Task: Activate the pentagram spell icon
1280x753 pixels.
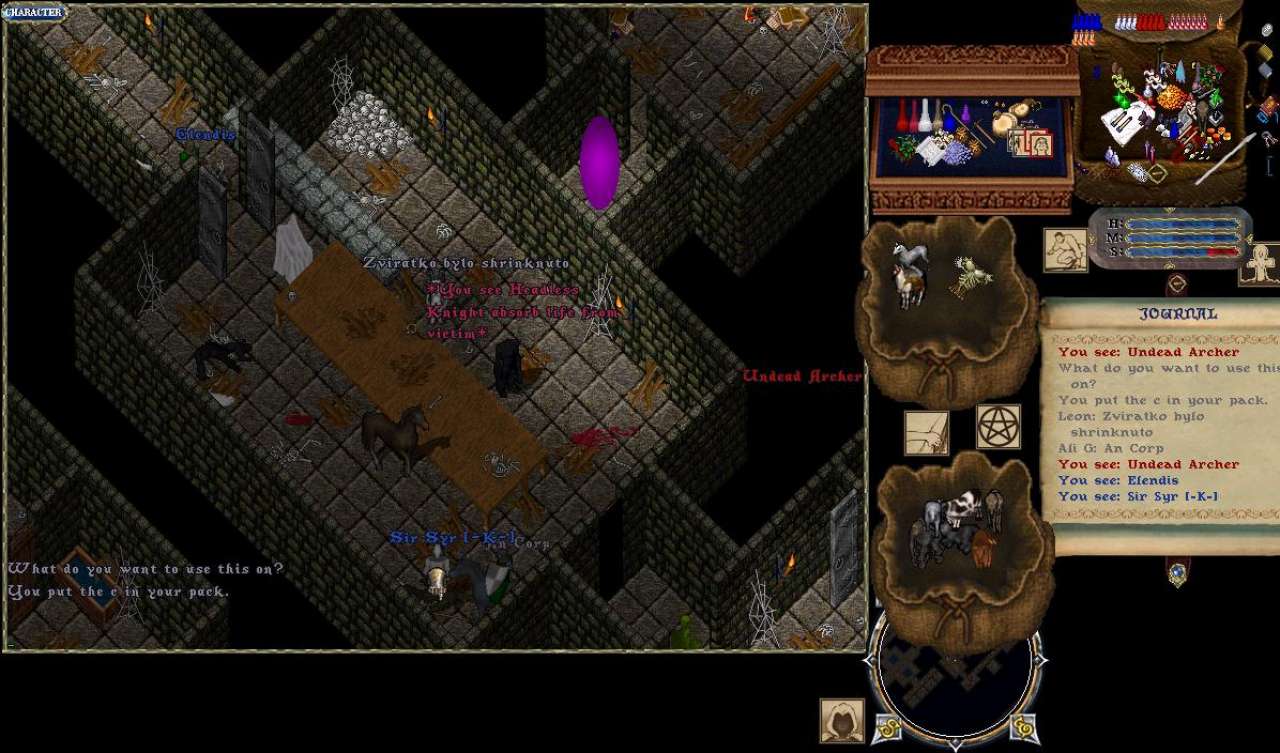Action: [998, 427]
